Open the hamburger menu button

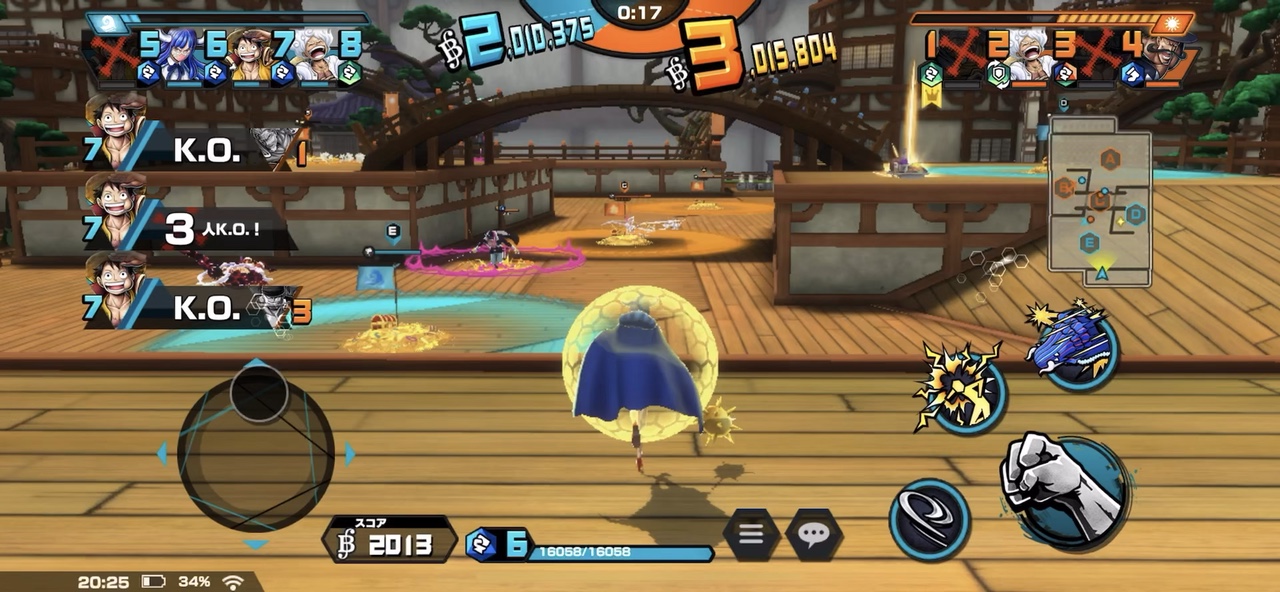click(x=752, y=535)
